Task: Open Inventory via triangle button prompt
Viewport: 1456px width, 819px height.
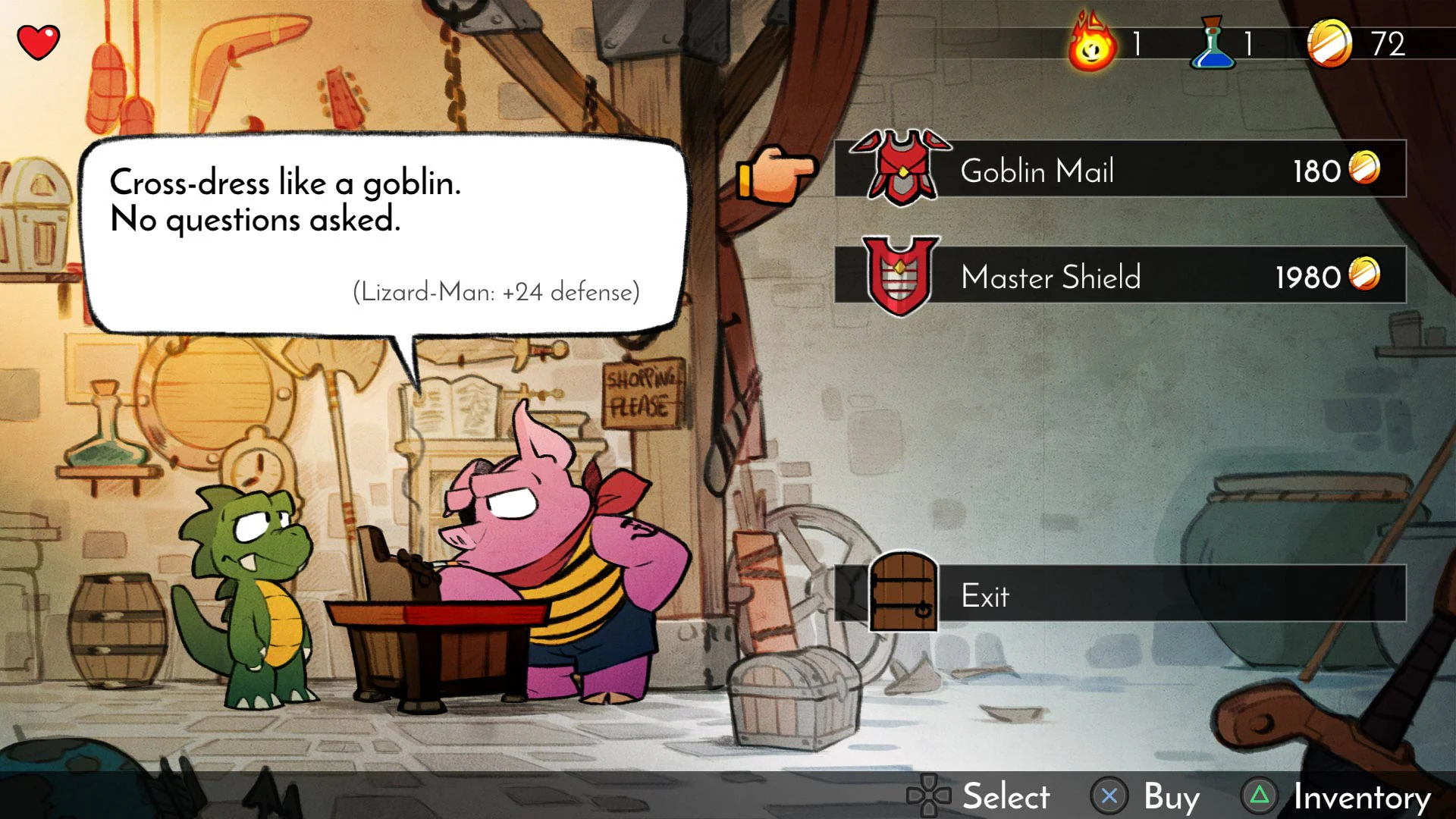Action: point(1260,797)
